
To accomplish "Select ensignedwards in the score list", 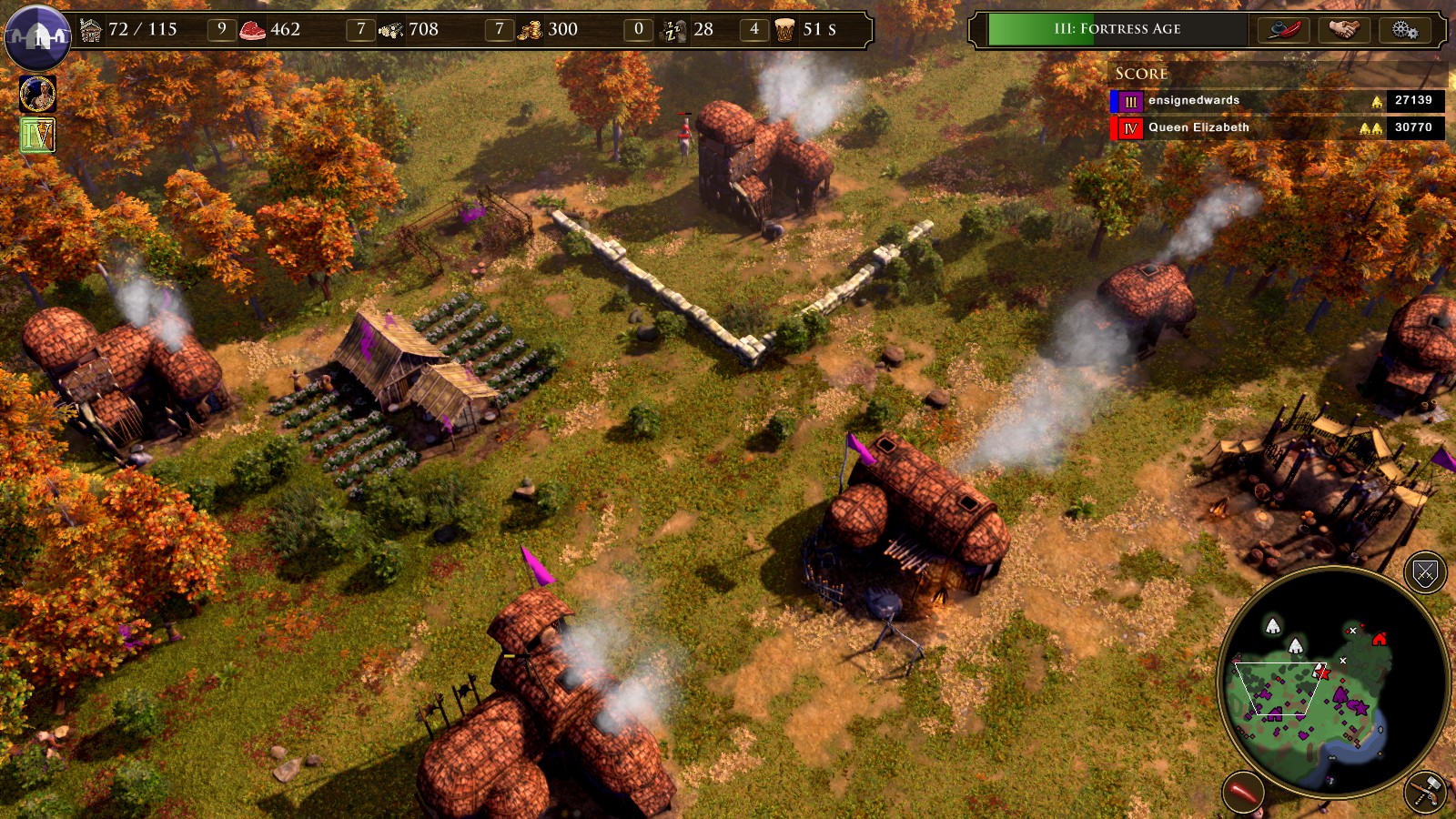I will click(1193, 100).
